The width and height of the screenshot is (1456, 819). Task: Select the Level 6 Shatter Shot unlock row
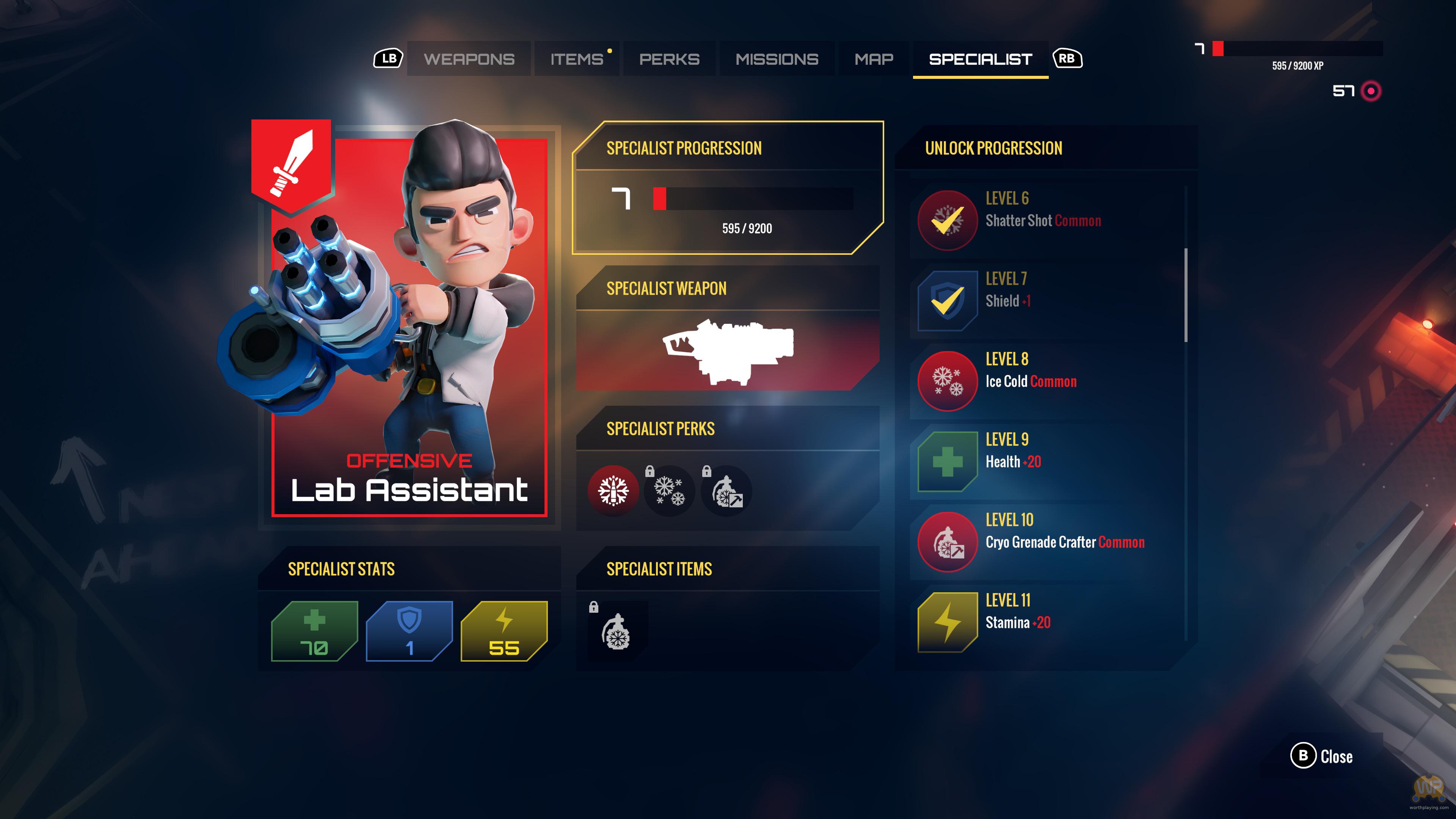(x=1046, y=219)
